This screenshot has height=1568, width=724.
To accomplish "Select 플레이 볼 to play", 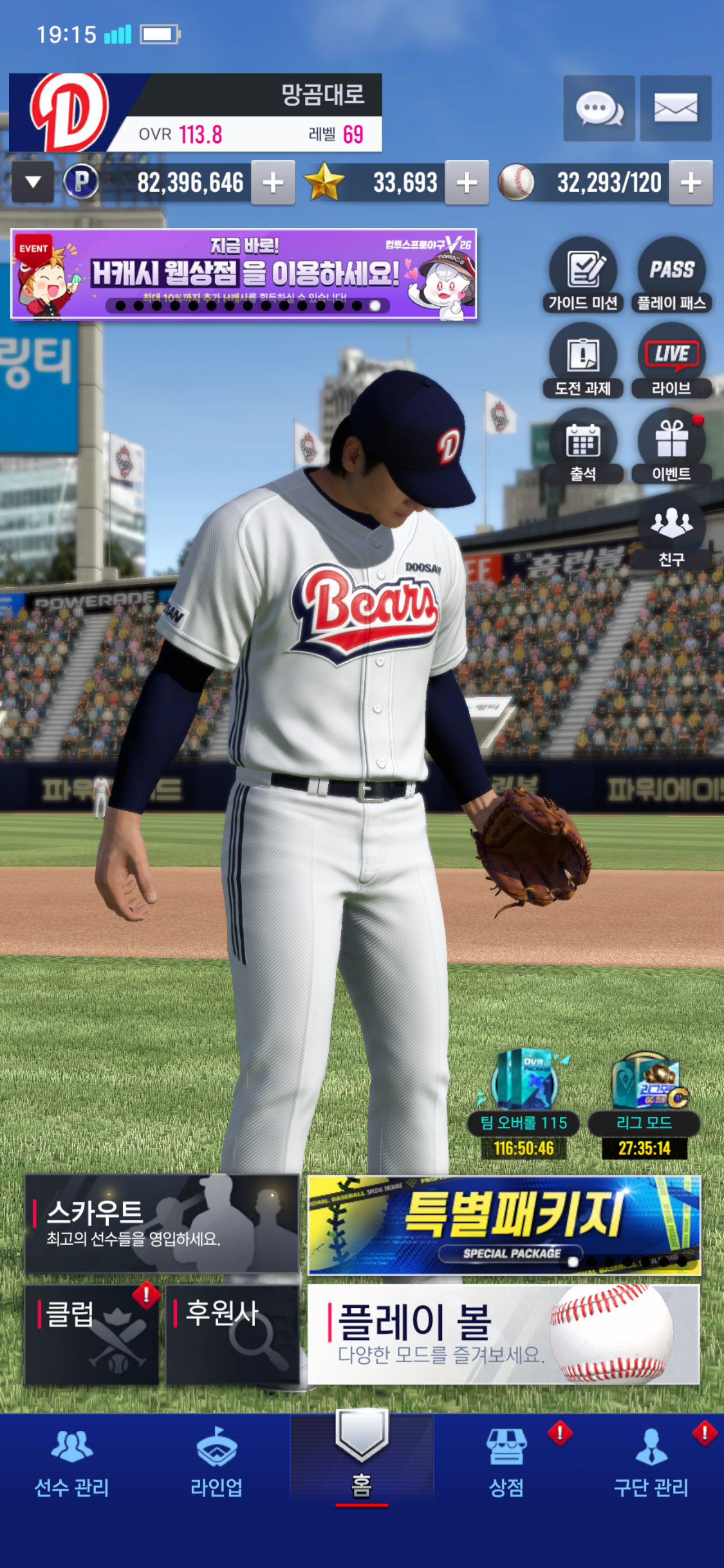I will pyautogui.click(x=503, y=1334).
